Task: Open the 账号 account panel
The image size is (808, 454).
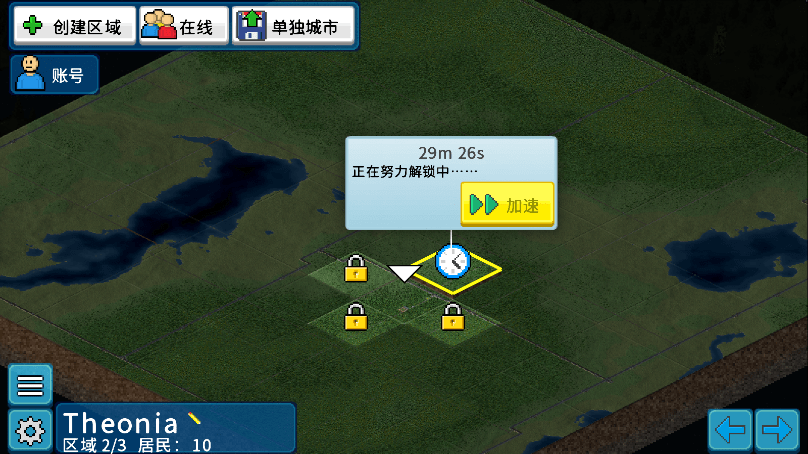Action: tap(54, 74)
